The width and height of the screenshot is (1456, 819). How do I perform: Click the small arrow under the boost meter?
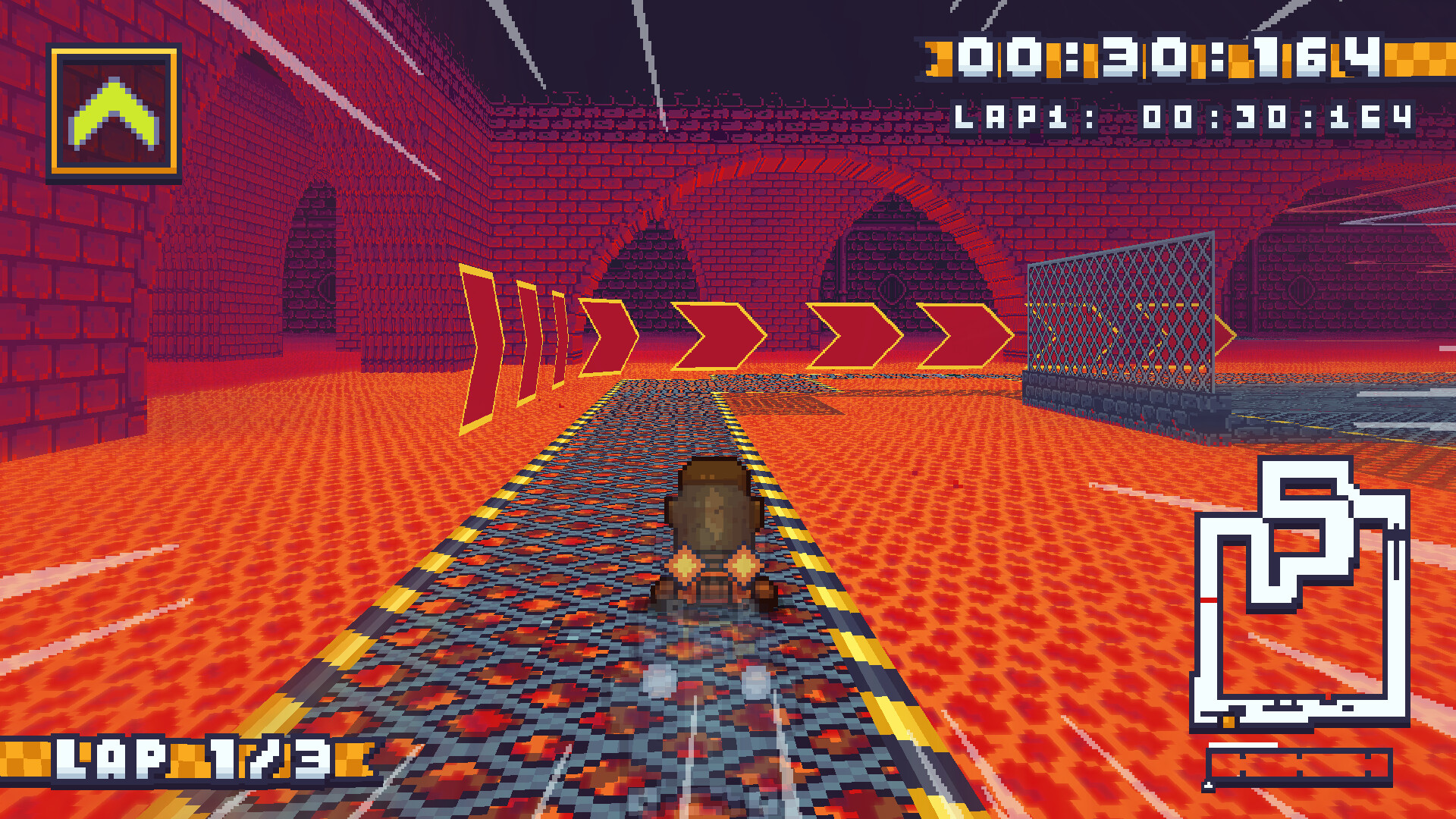click(1207, 783)
